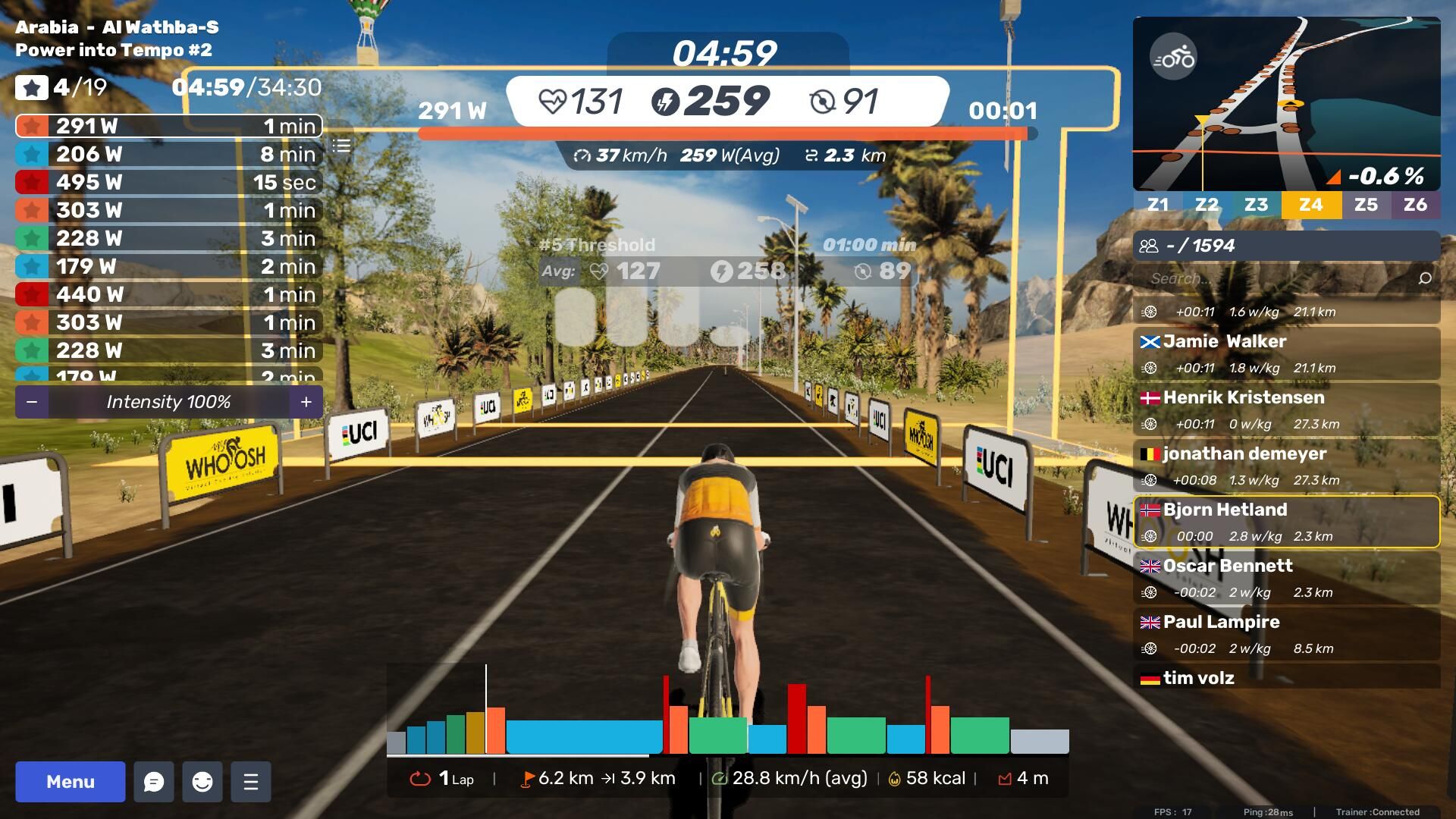
Task: Choose the 440 W 1 min interval
Action: coord(168,294)
